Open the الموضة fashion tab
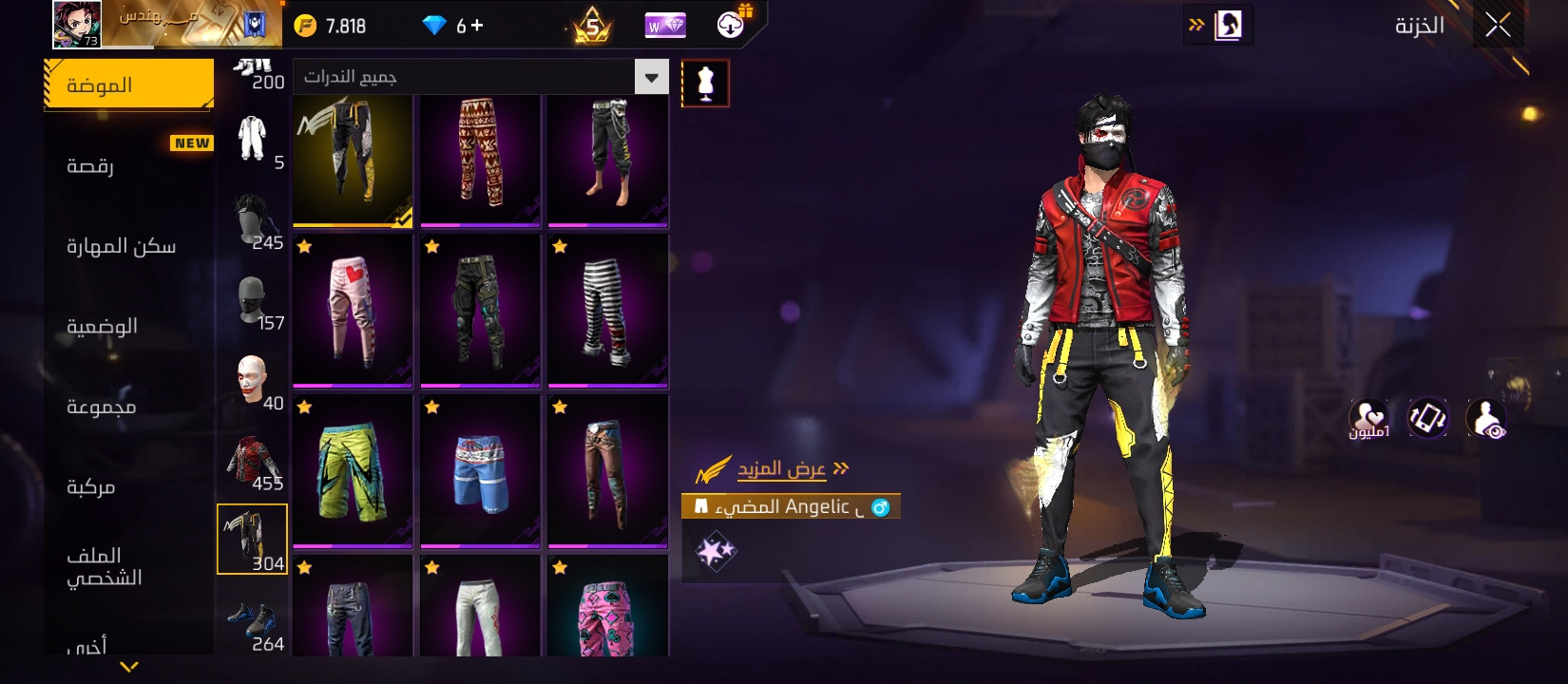 [128, 85]
